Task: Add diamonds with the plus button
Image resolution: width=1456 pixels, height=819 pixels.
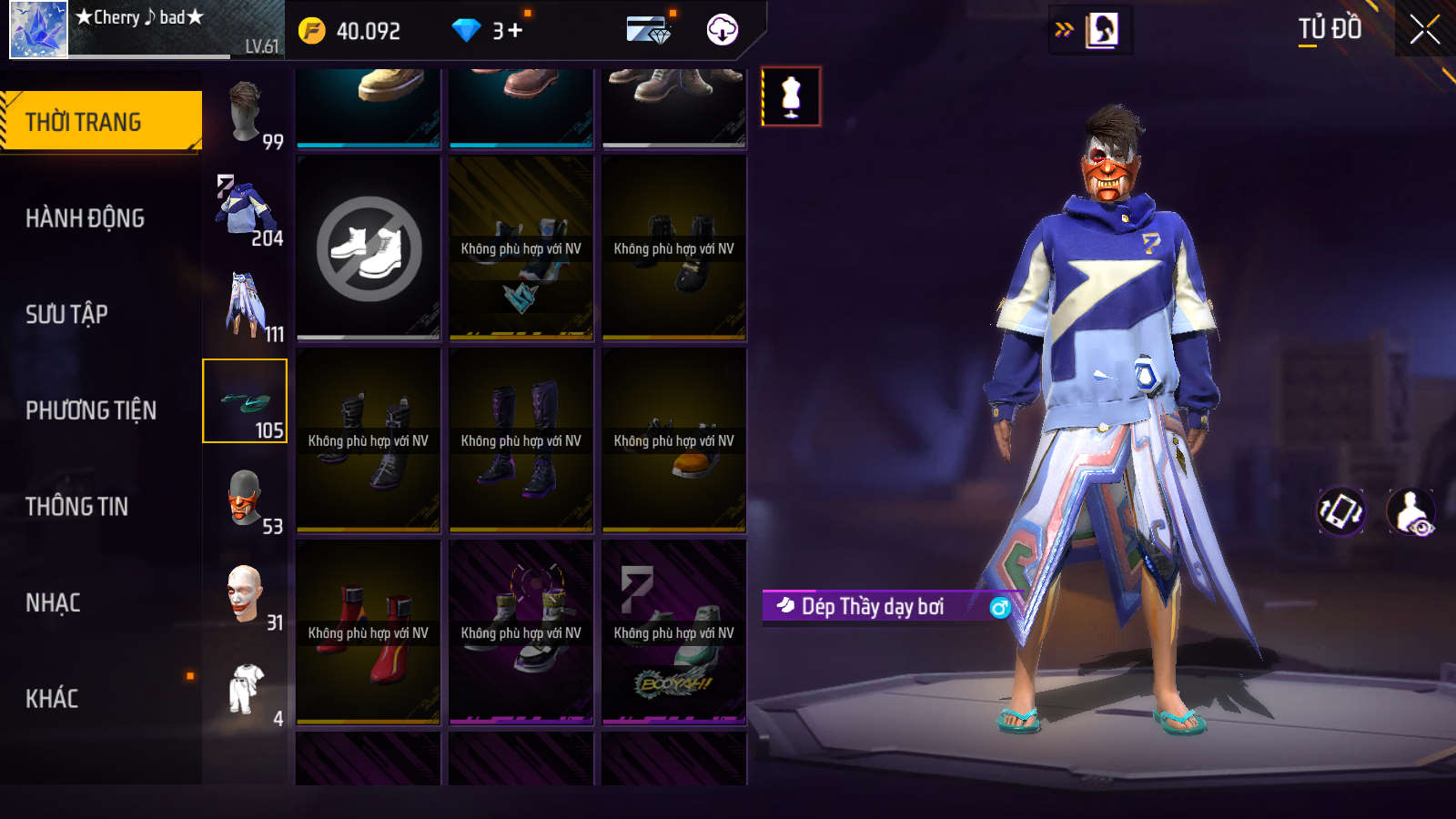Action: tap(515, 31)
